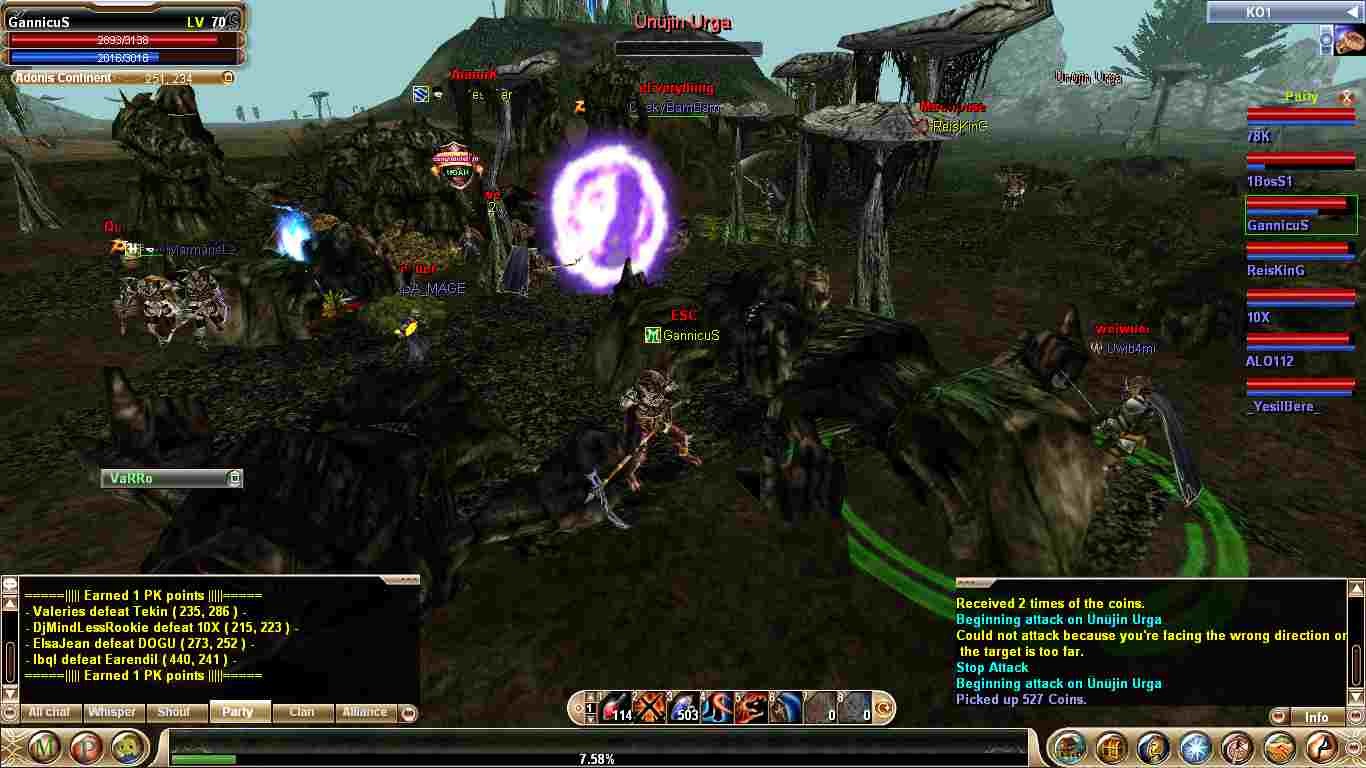Activate the red dragon head skill
The width and height of the screenshot is (1366, 768).
(751, 707)
